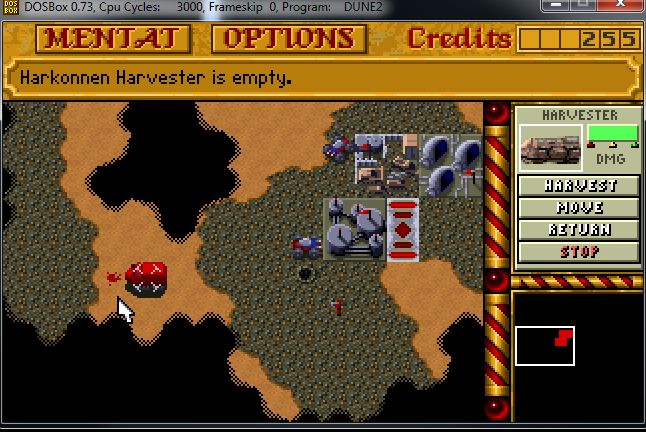Stop the selected harvester
The width and height of the screenshot is (646, 432).
click(579, 250)
